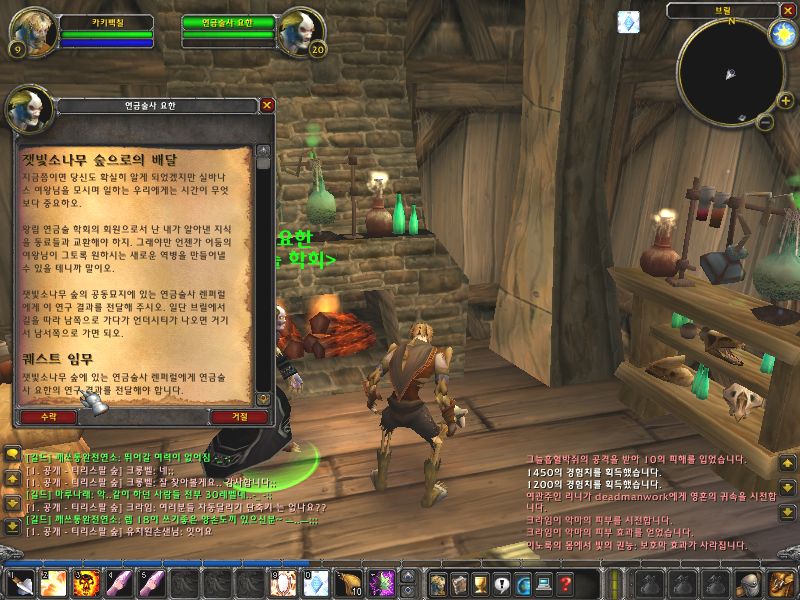Viewport: 800px width, 600px height.
Task: Open the red question mark help button
Action: coord(565,583)
